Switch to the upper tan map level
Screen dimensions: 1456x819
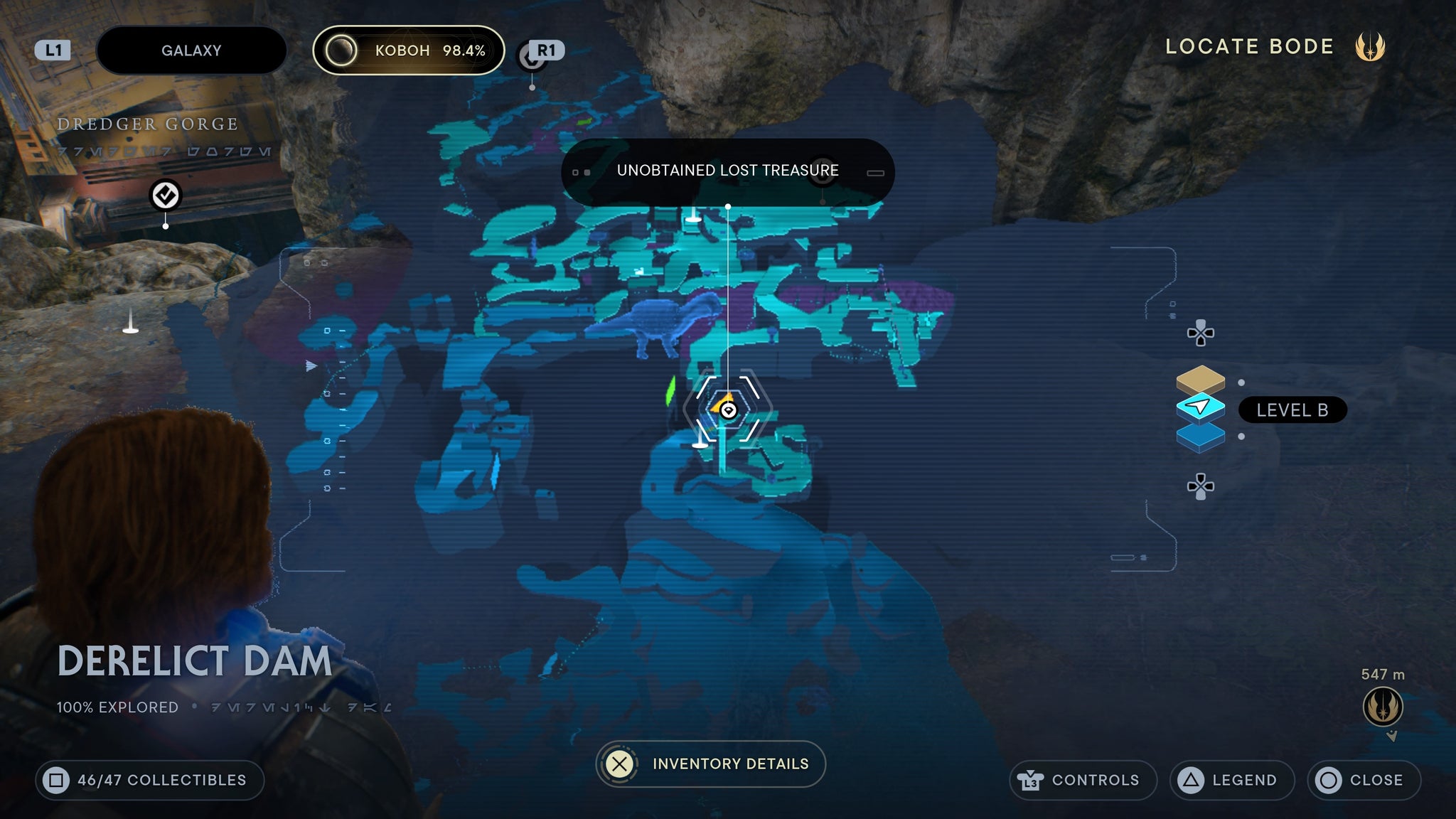[1201, 378]
